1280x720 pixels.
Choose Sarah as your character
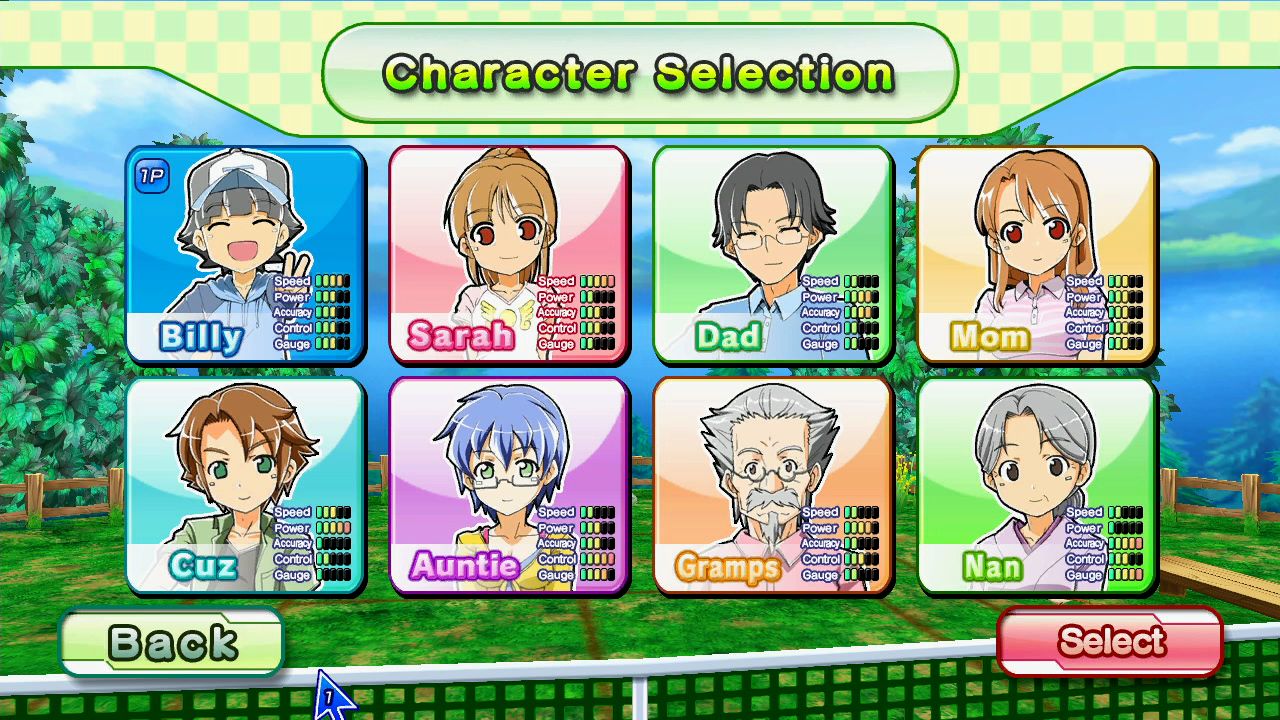coord(509,254)
